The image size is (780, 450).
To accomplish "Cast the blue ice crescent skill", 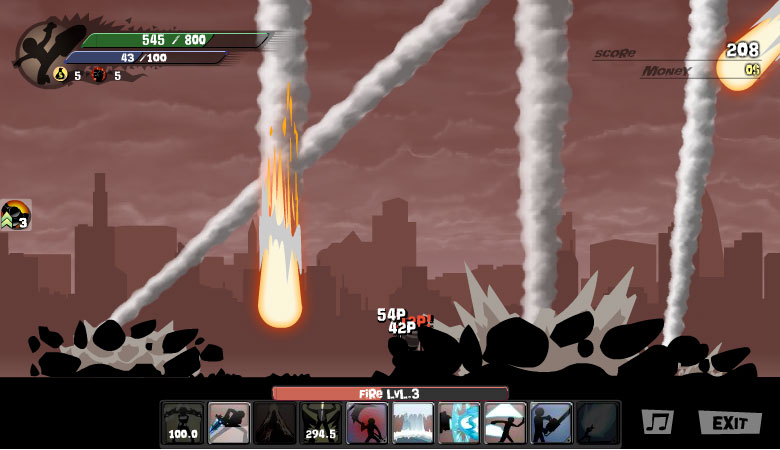I will click(459, 423).
